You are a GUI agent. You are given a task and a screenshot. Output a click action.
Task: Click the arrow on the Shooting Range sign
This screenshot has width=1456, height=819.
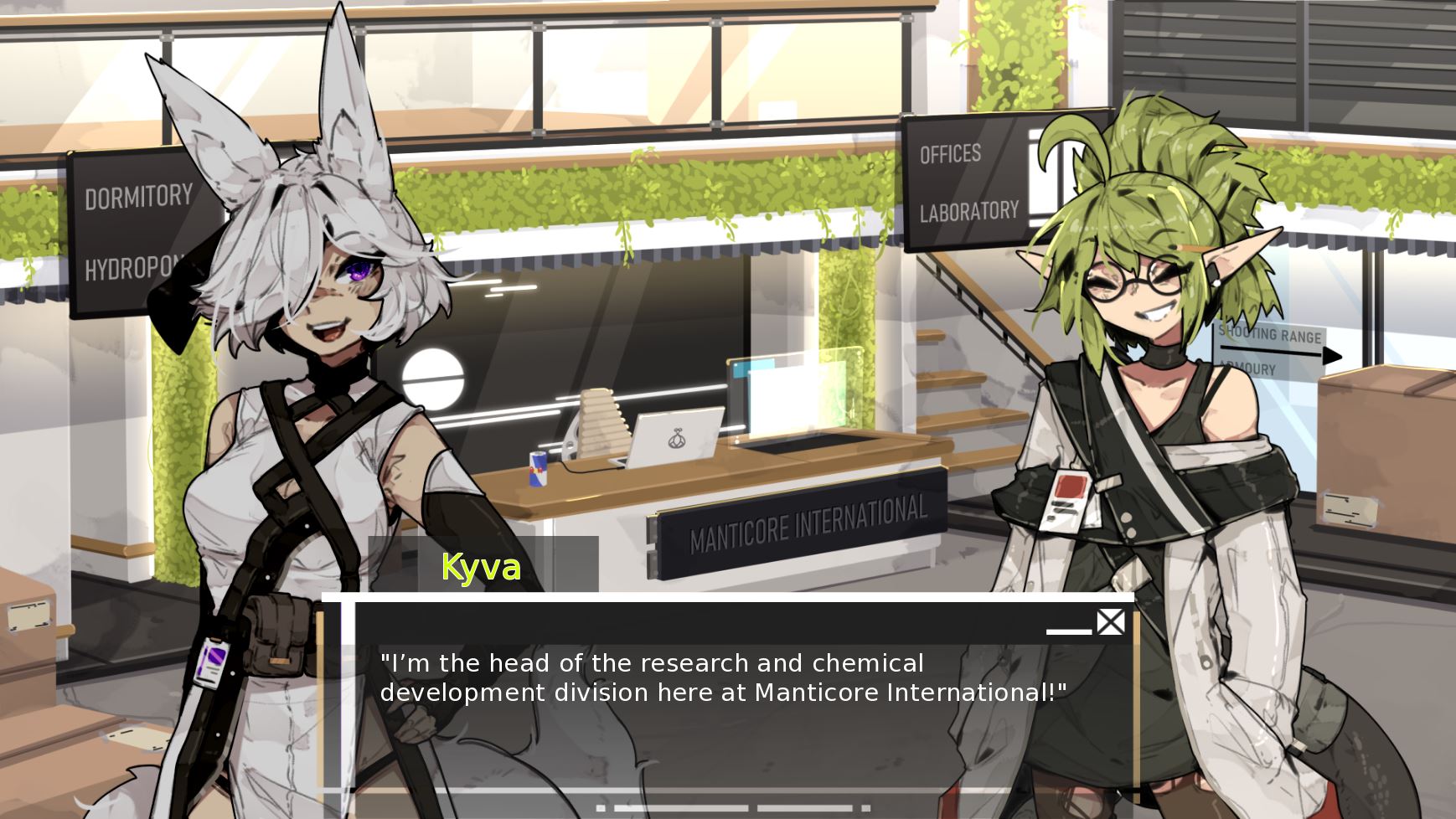pos(1330,354)
